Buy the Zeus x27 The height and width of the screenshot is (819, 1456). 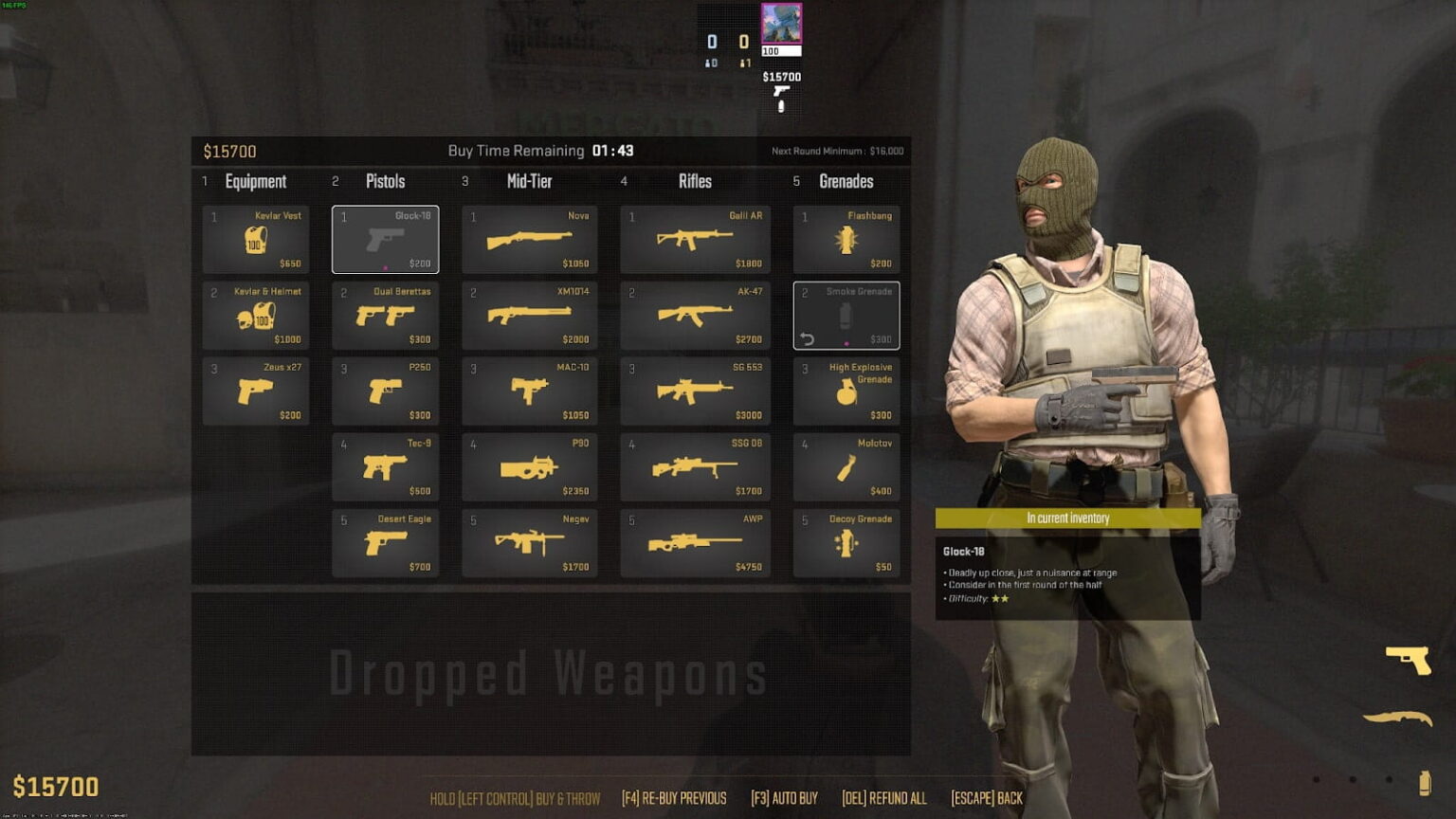(256, 391)
